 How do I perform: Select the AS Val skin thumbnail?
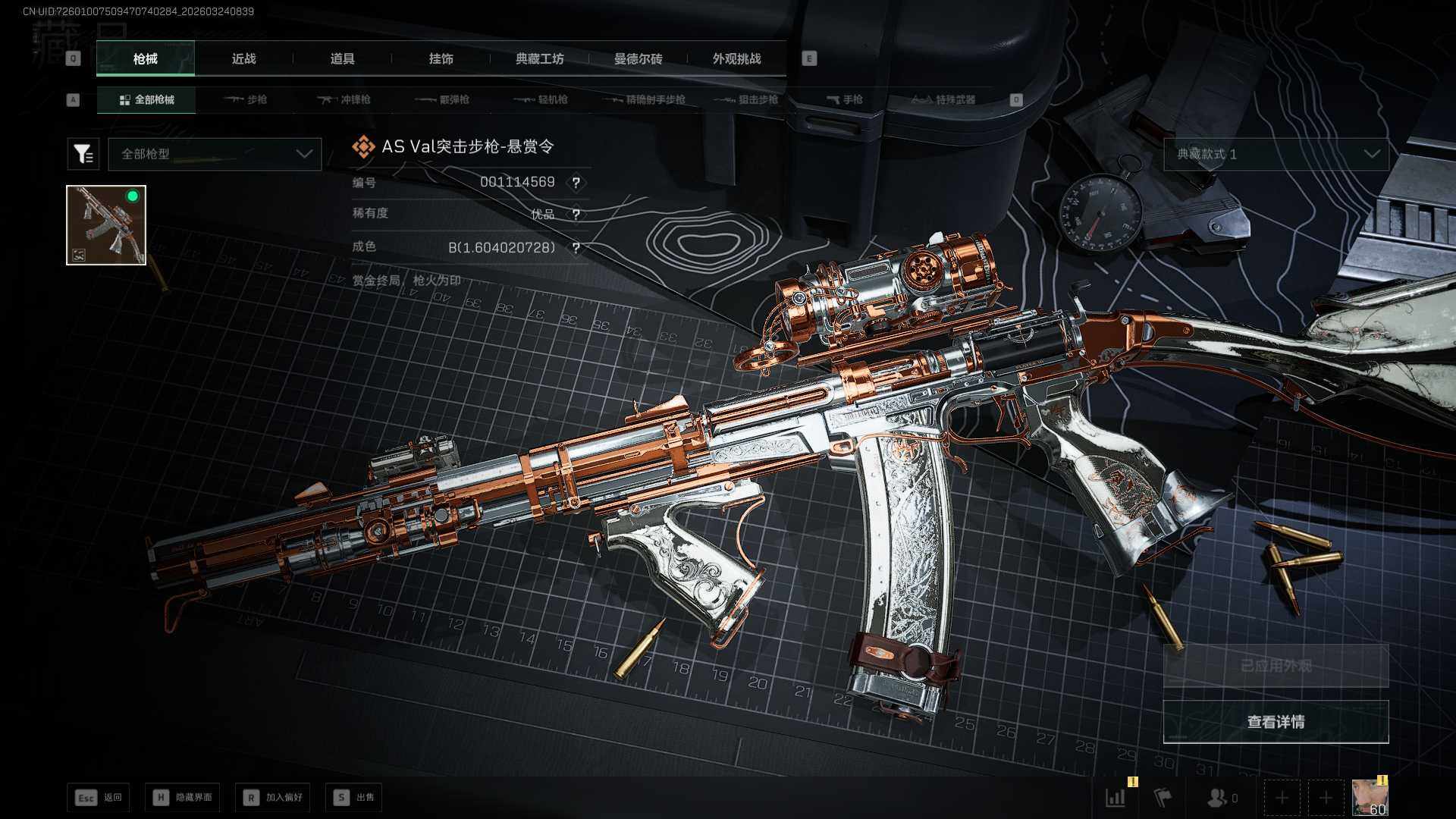[x=106, y=225]
